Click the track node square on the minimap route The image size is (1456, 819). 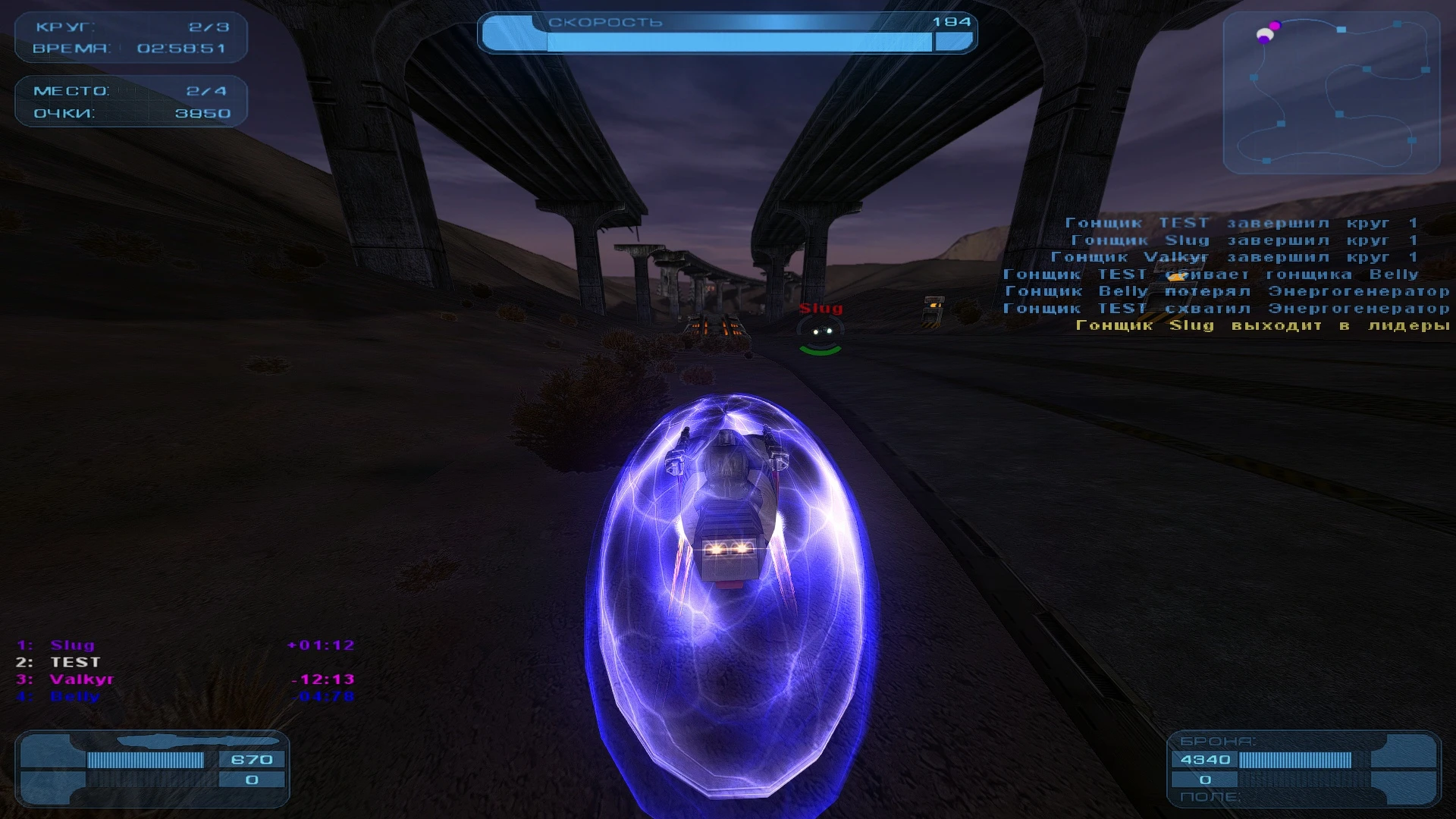(x=1341, y=30)
